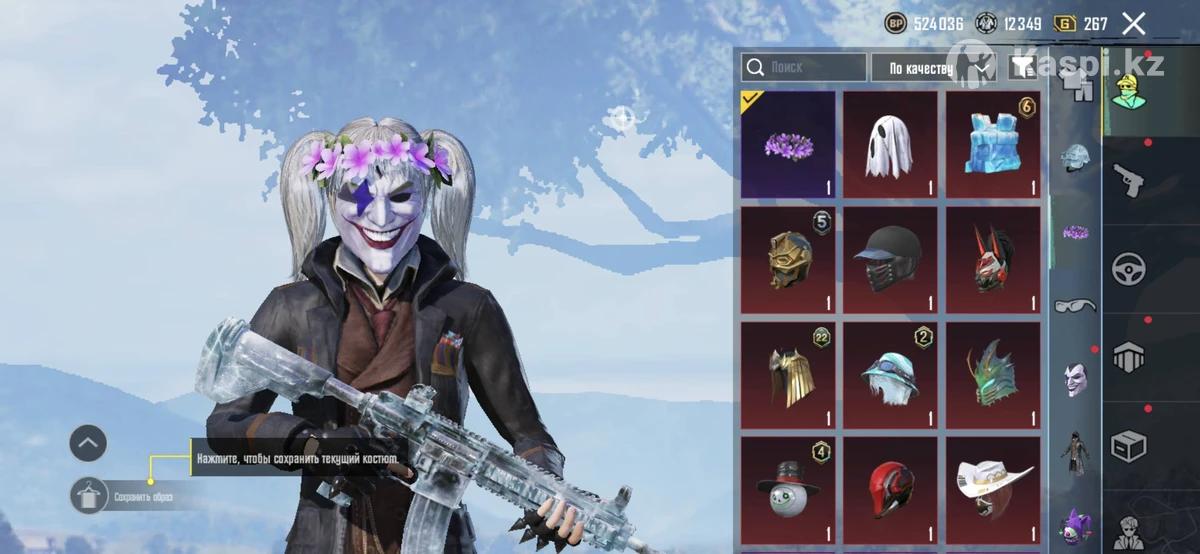Open the По качеству sort dropdown
The image size is (1200, 554).
[918, 67]
